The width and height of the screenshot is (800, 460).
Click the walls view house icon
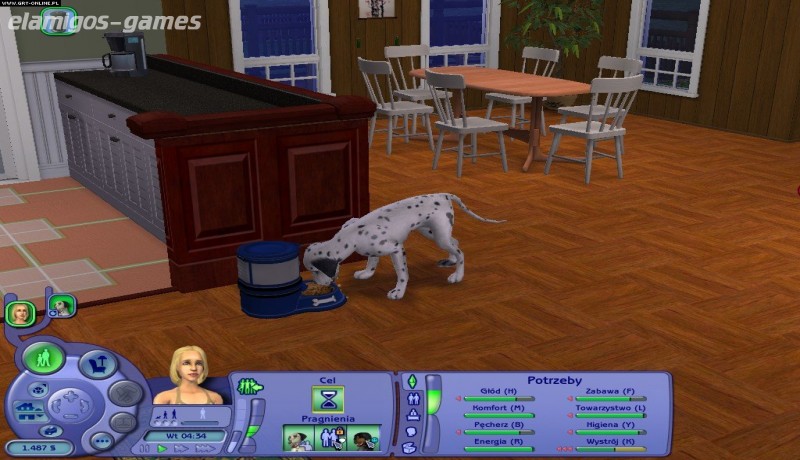30,410
